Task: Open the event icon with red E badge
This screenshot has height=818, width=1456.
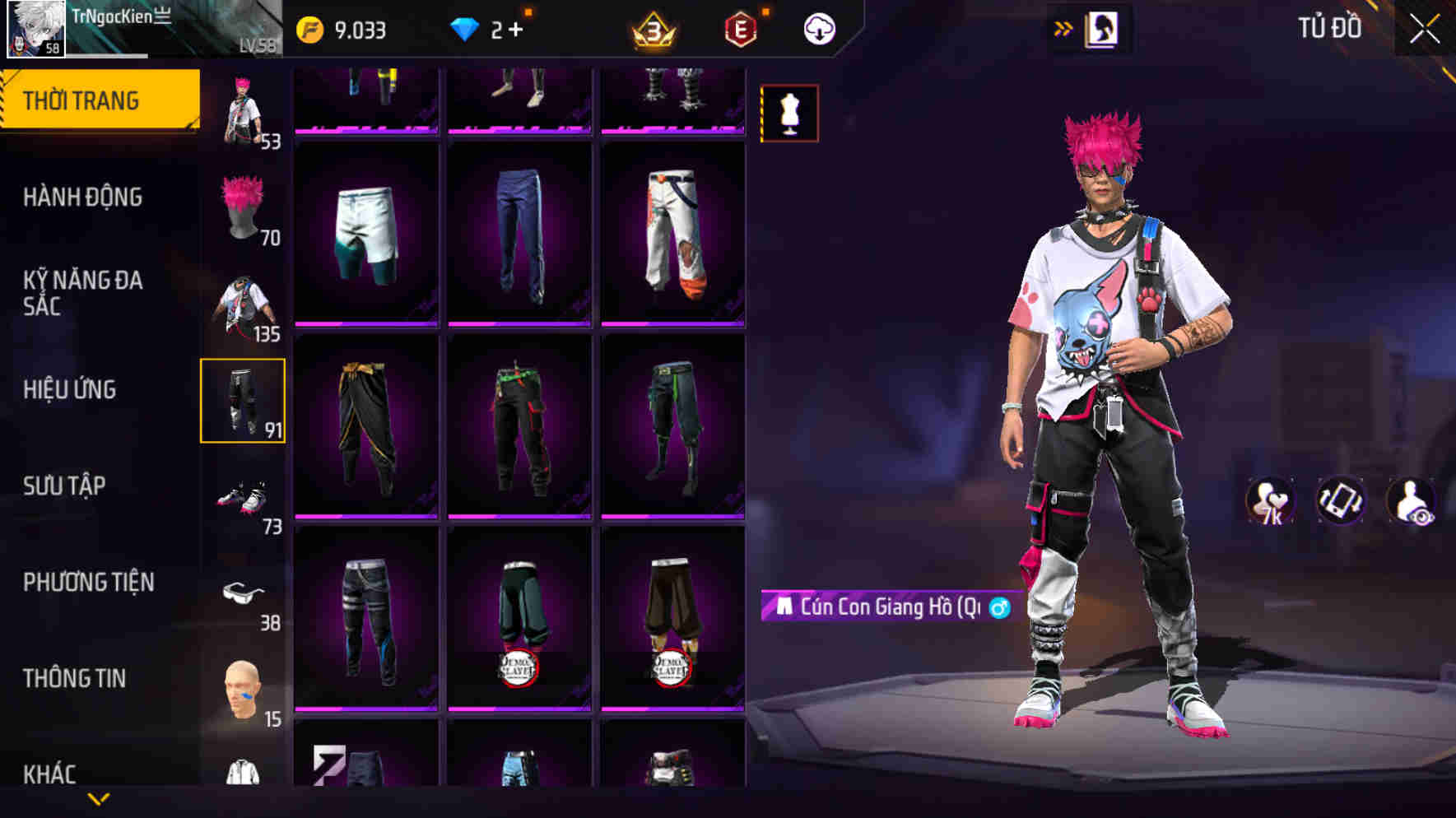Action: 742,30
